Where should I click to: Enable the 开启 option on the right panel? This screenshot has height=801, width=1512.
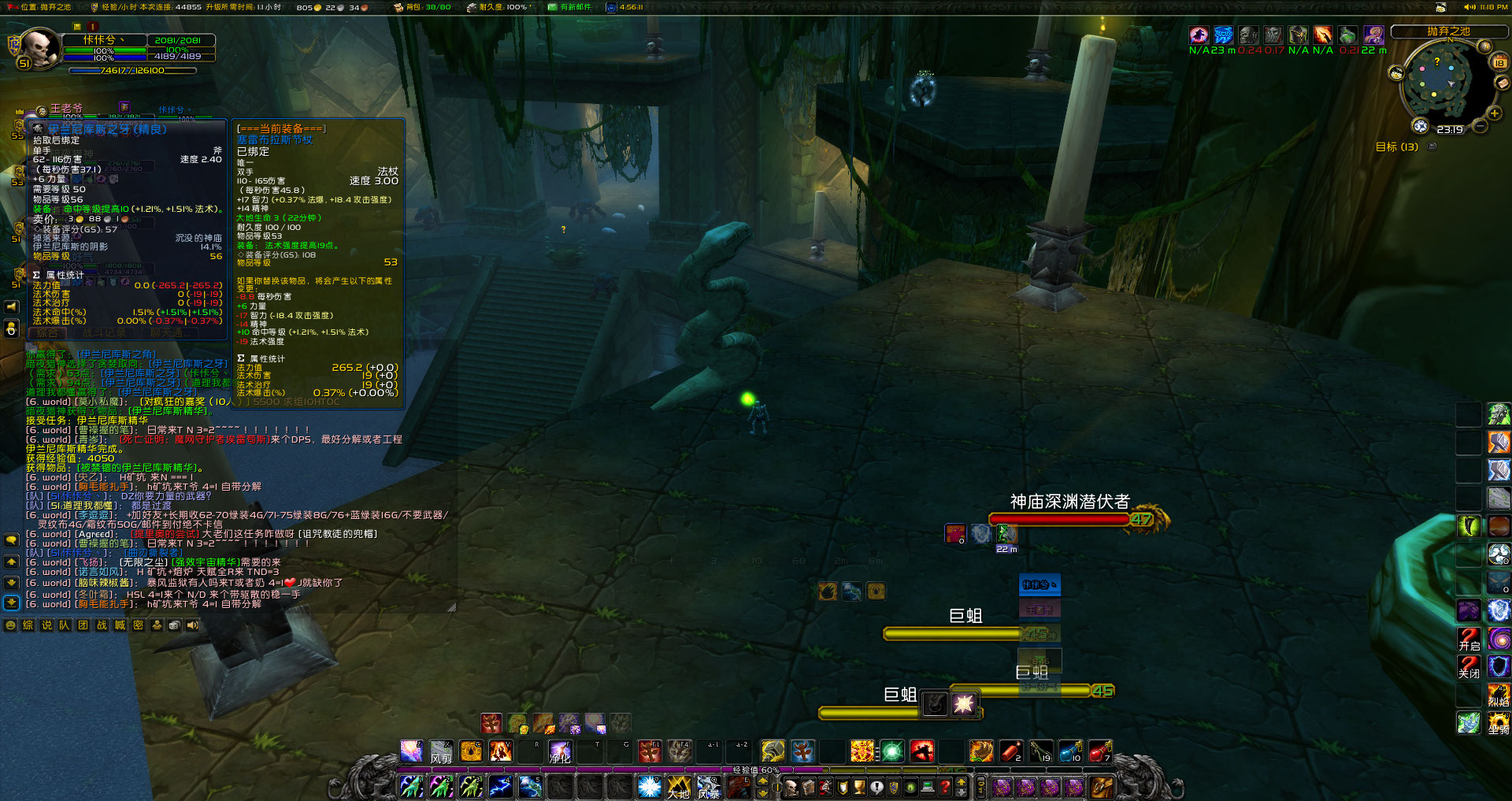[x=1468, y=640]
